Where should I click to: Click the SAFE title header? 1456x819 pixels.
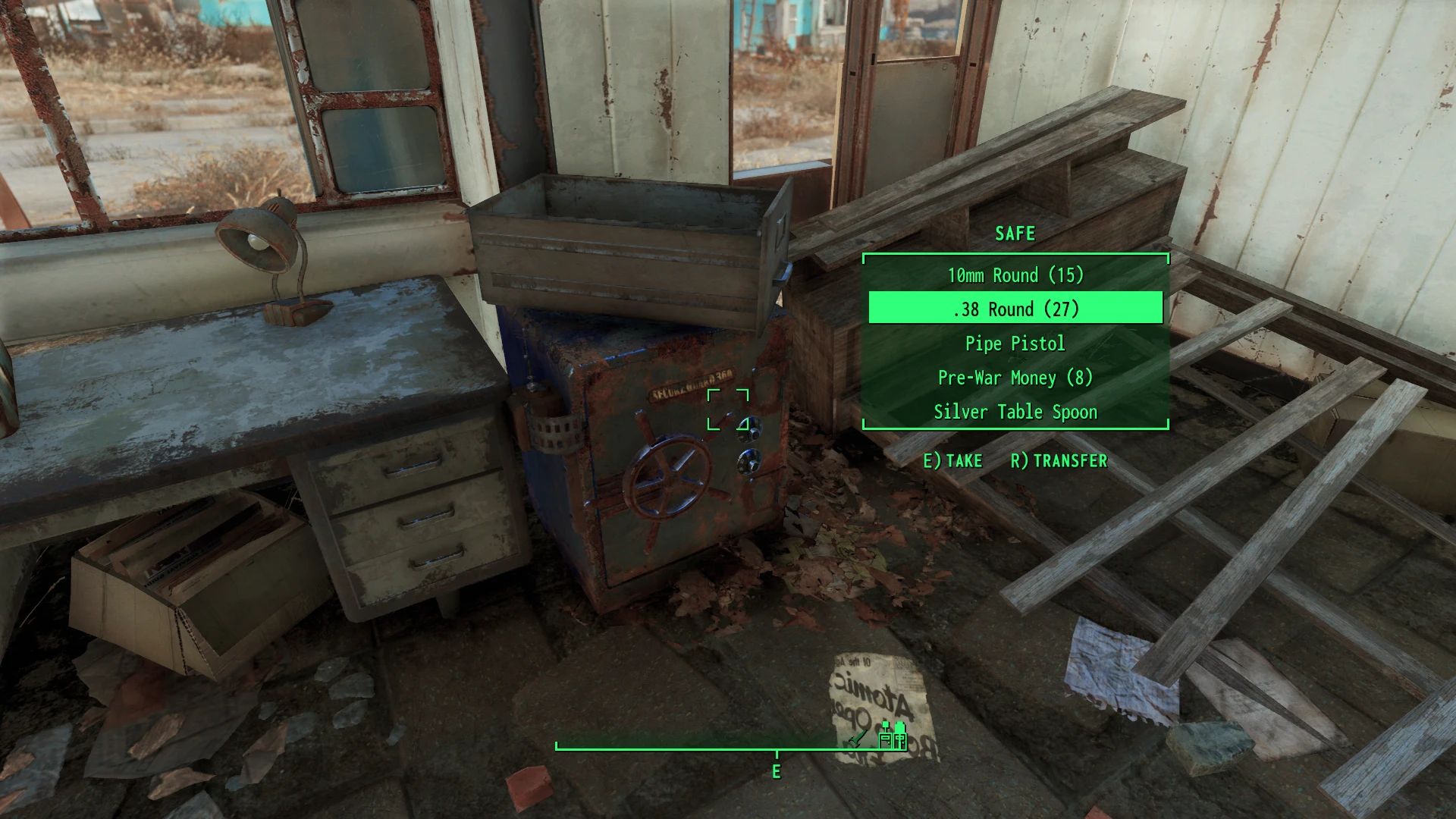(1015, 234)
